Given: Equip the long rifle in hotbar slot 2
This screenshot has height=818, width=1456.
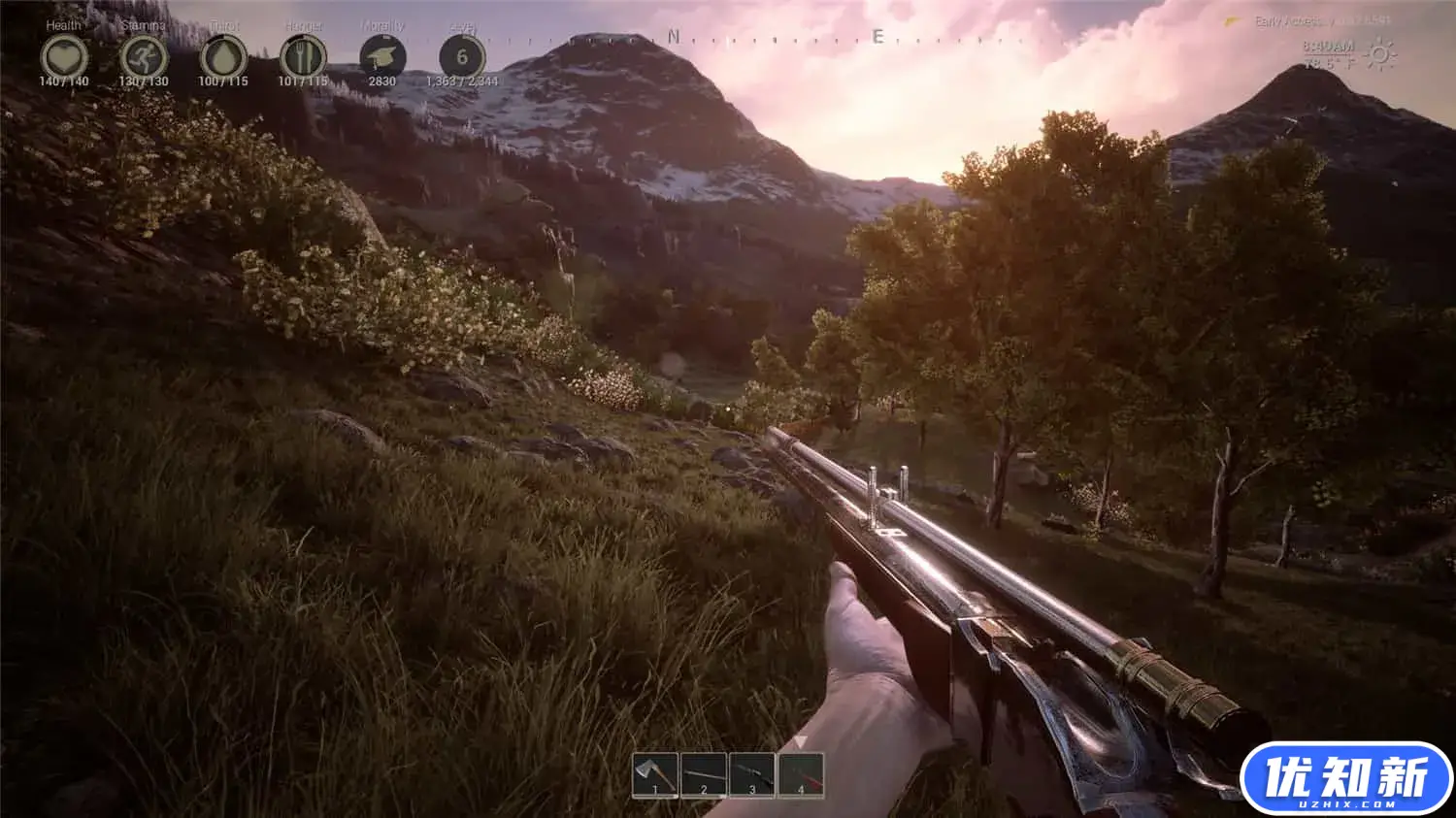Looking at the screenshot, I should 704,775.
